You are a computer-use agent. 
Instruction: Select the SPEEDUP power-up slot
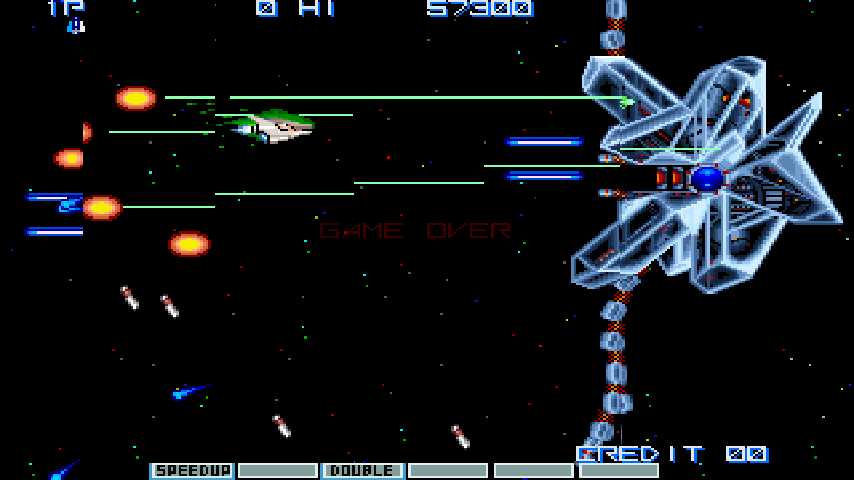coord(192,470)
